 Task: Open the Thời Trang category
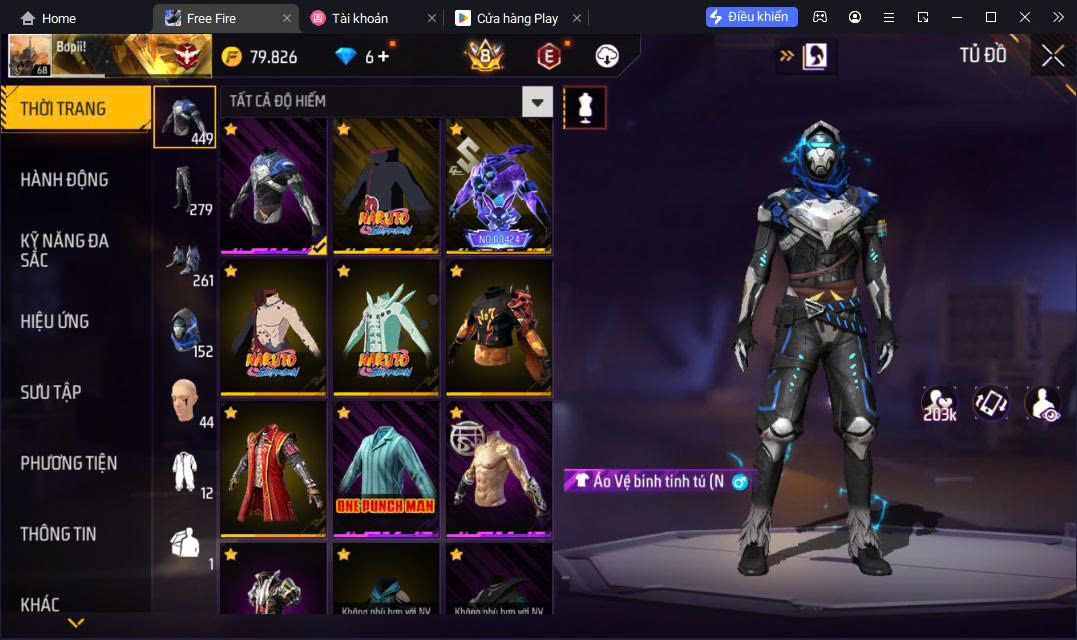pyautogui.click(x=75, y=109)
